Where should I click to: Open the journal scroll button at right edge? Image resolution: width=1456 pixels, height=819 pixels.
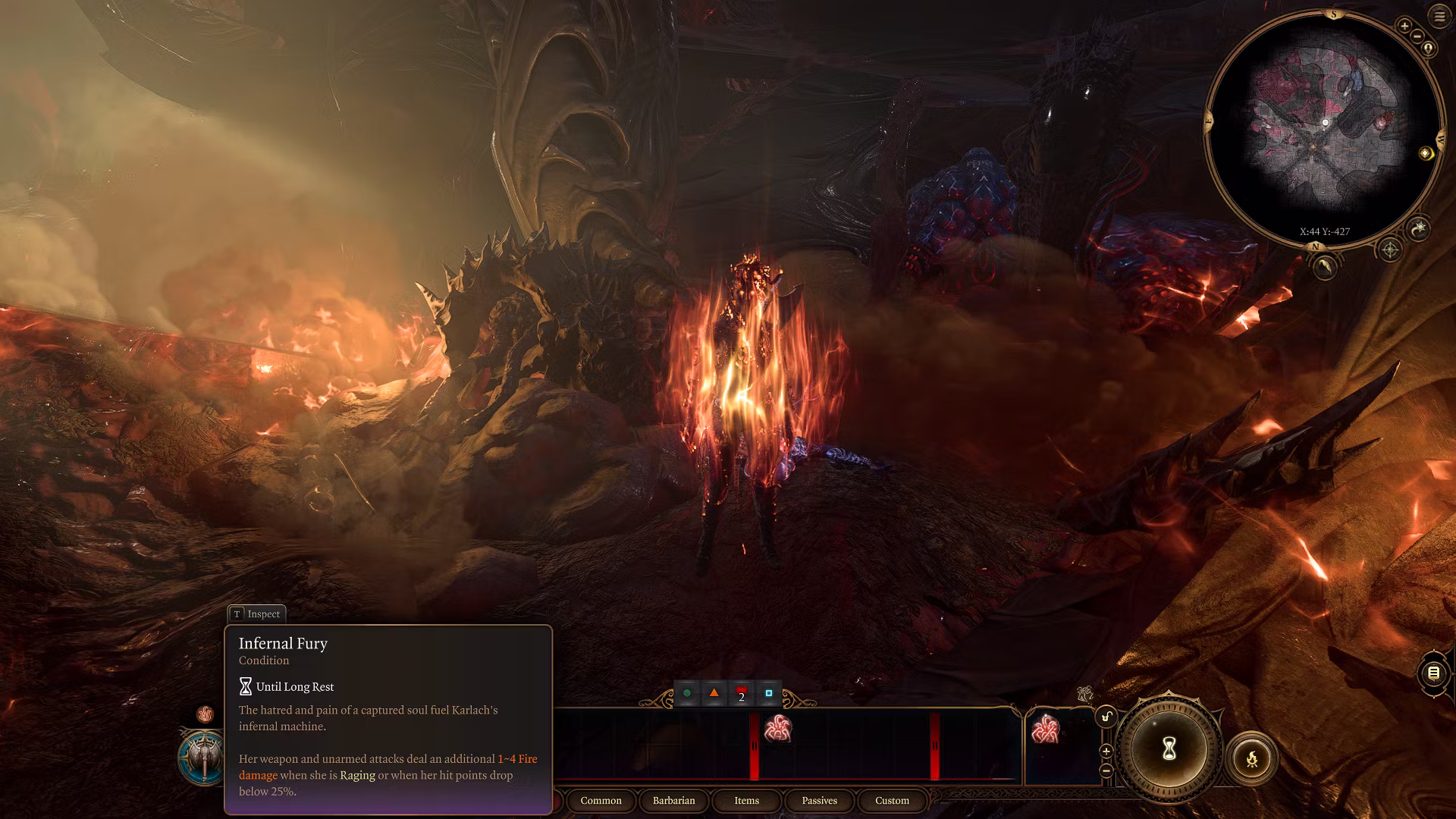1433,673
